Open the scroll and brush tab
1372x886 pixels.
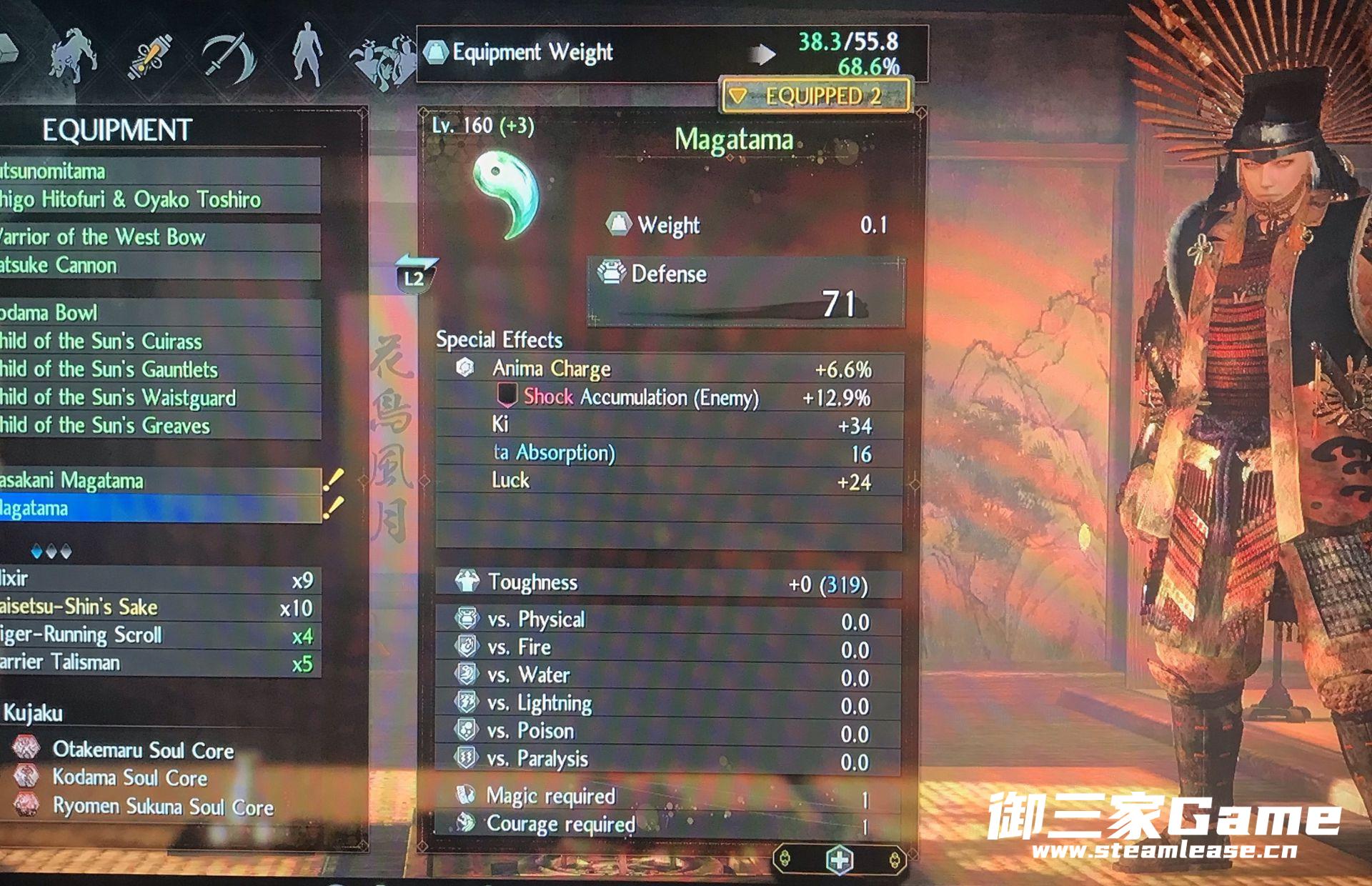[x=149, y=56]
